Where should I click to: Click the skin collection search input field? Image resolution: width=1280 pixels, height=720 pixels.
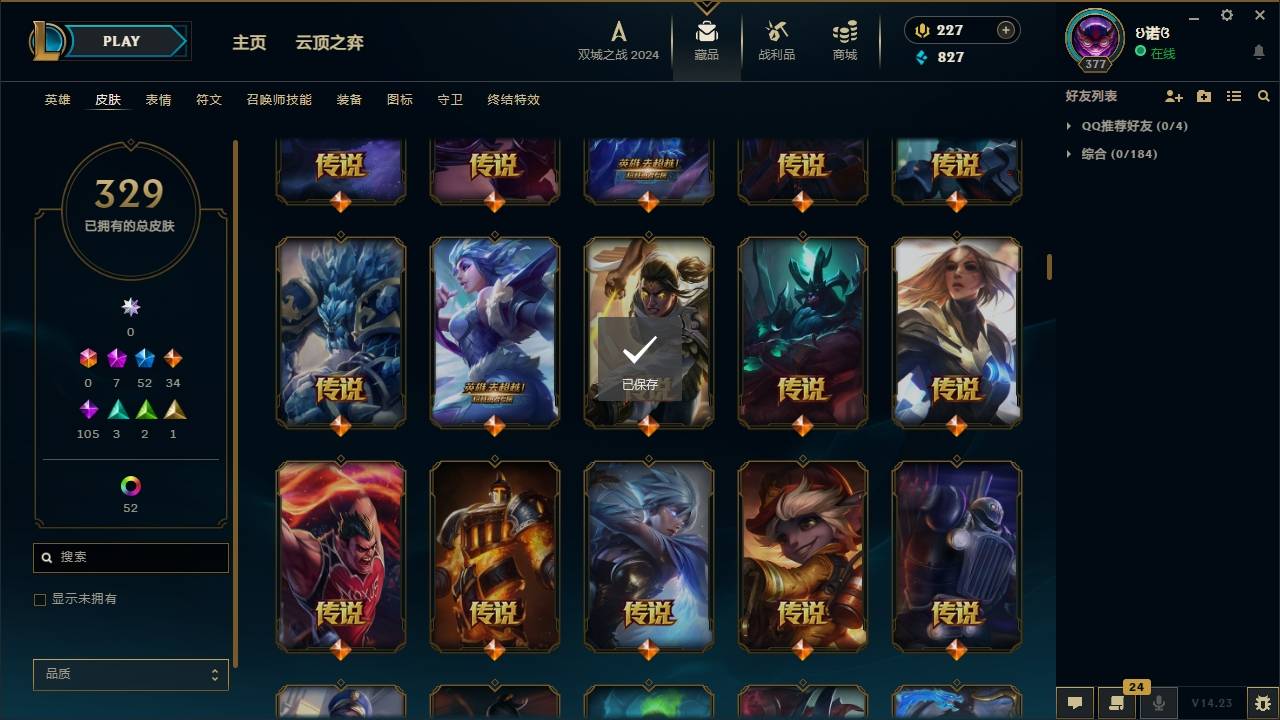click(130, 557)
